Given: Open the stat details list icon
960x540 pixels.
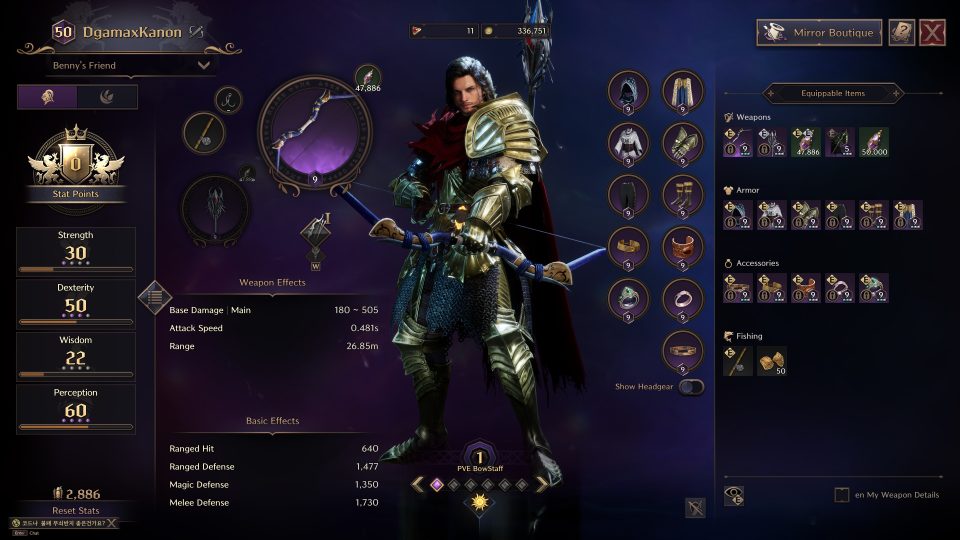Looking at the screenshot, I should click(154, 295).
